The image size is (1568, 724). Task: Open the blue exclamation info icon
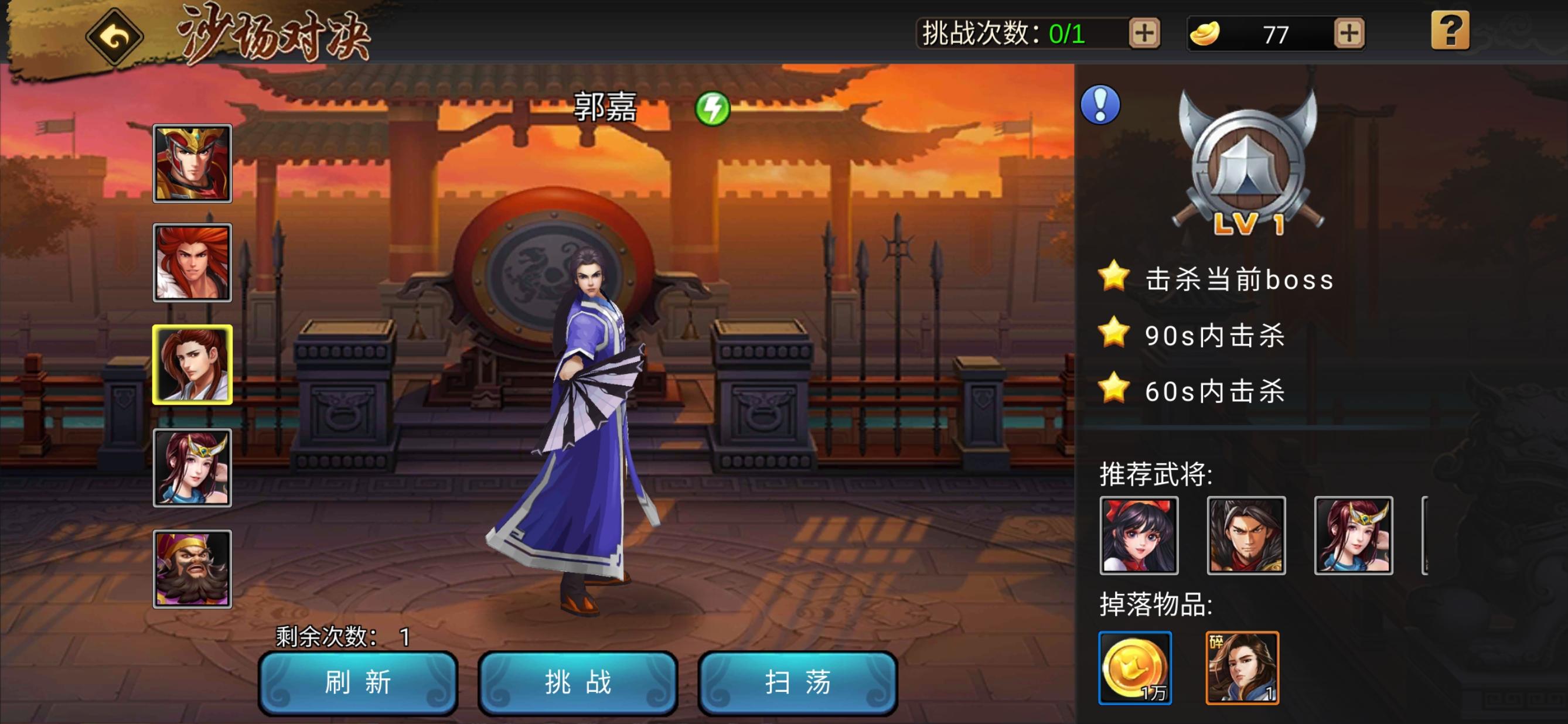pos(1100,104)
